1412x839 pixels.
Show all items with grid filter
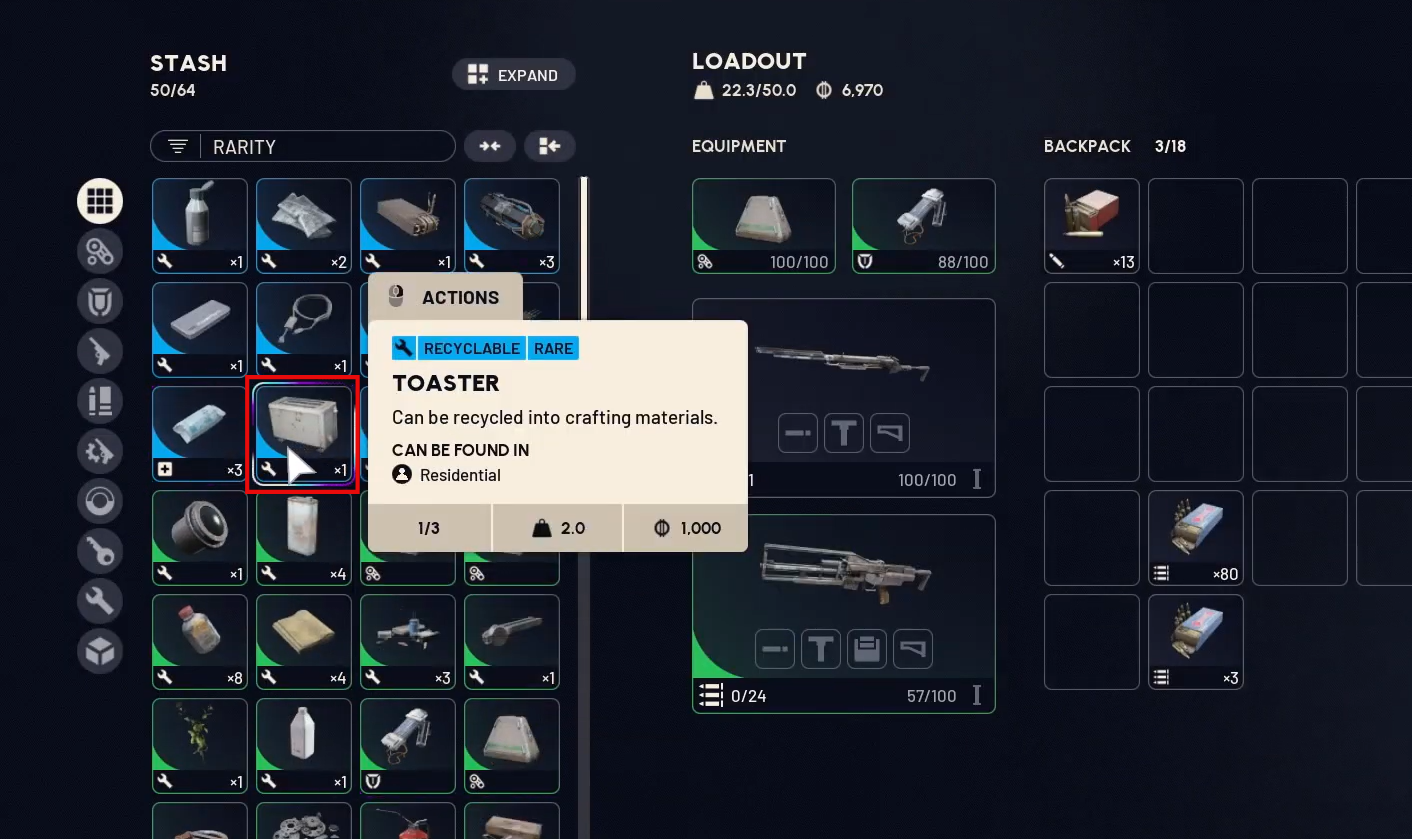point(100,201)
